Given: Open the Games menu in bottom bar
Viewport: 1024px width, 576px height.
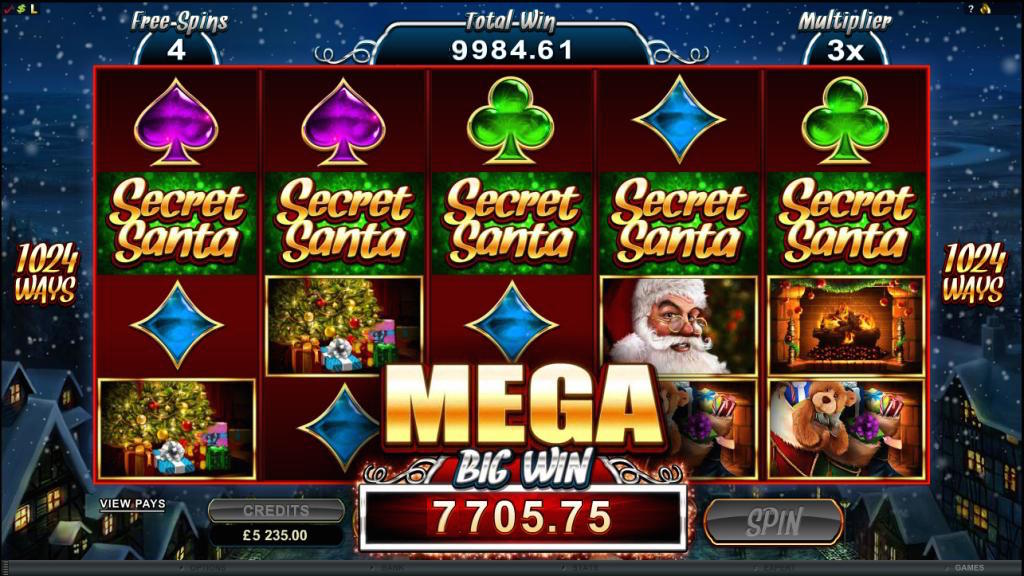Looking at the screenshot, I should [x=968, y=568].
